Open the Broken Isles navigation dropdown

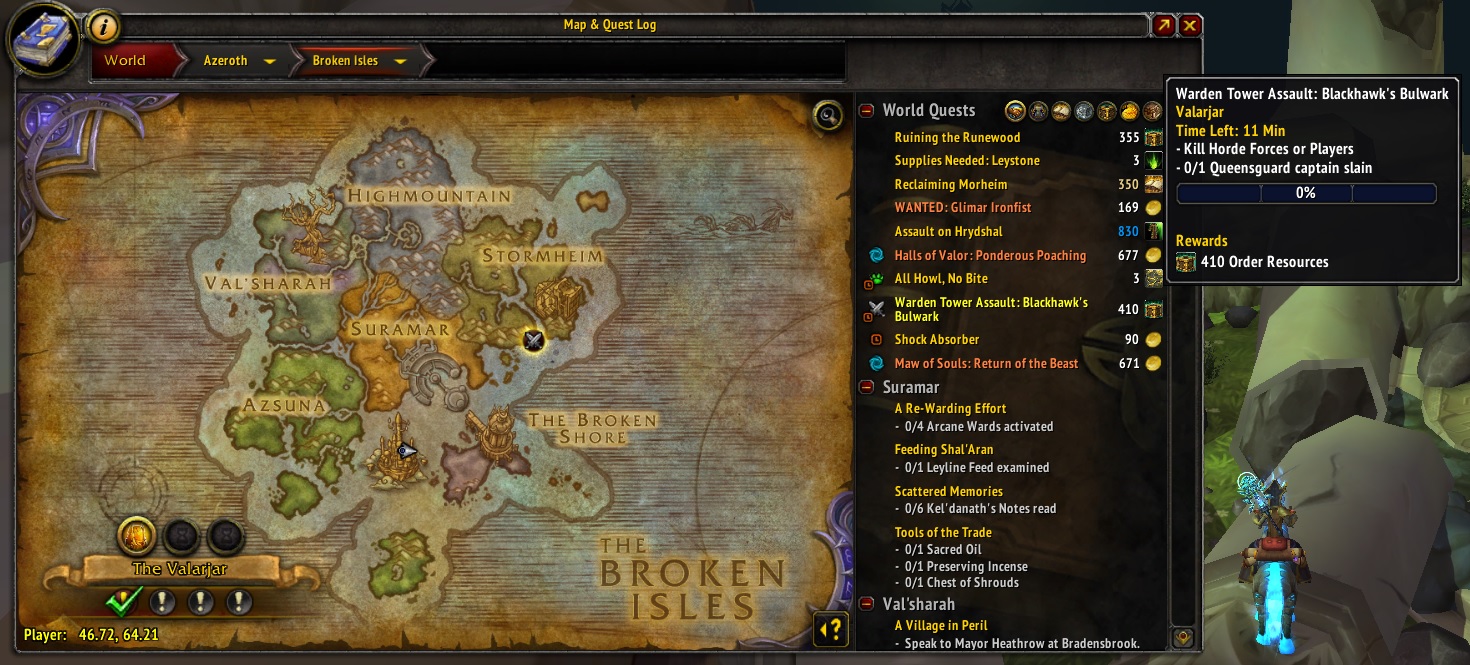click(x=400, y=61)
